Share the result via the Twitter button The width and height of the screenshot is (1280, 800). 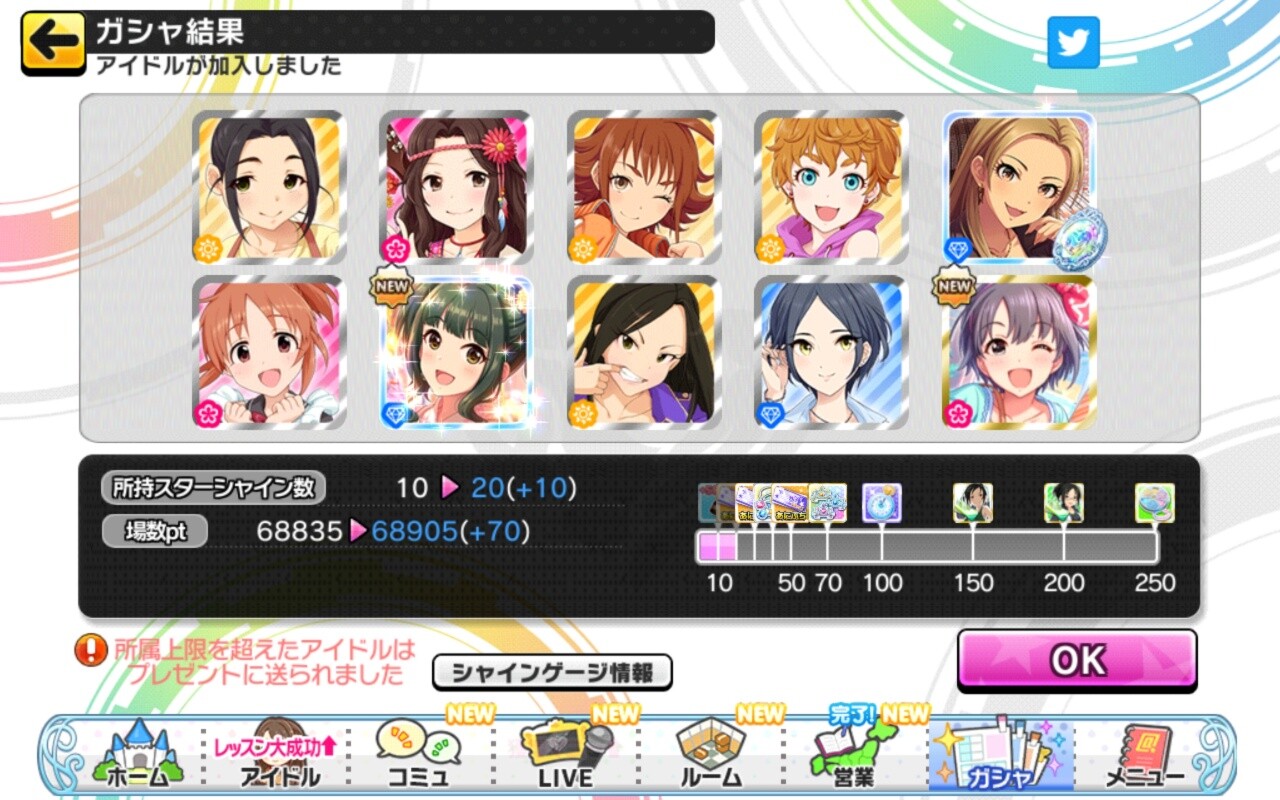[x=1073, y=42]
